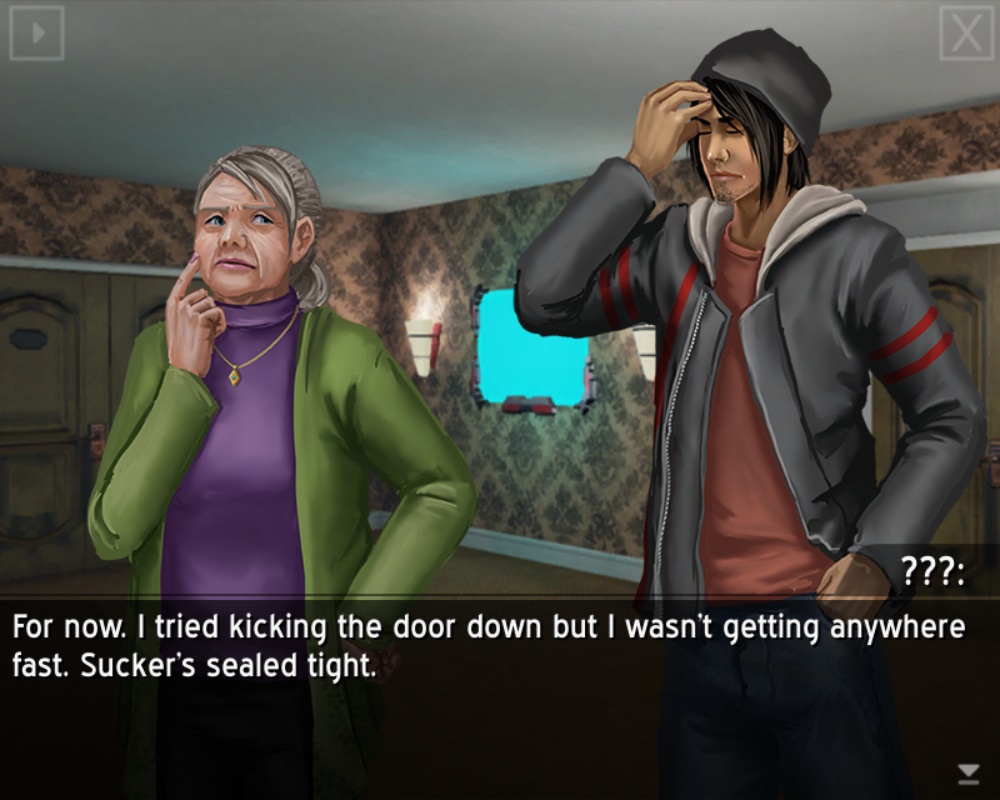Close the scene with the X button
The width and height of the screenshot is (1000, 800).
966,34
